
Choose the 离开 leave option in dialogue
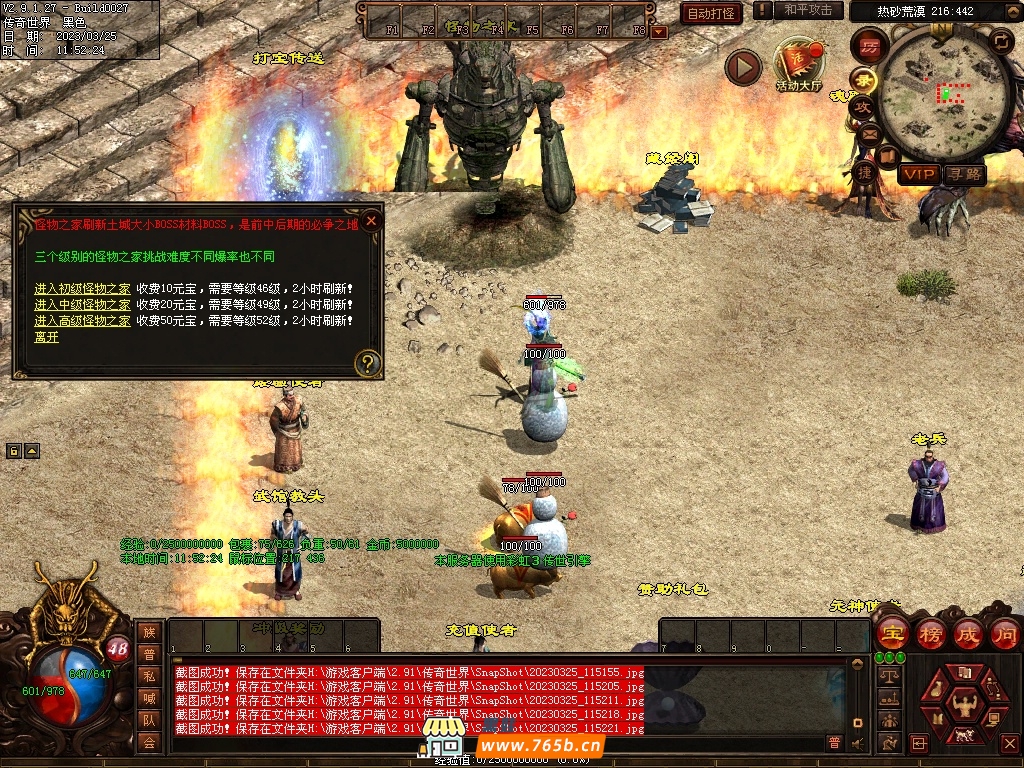point(47,337)
